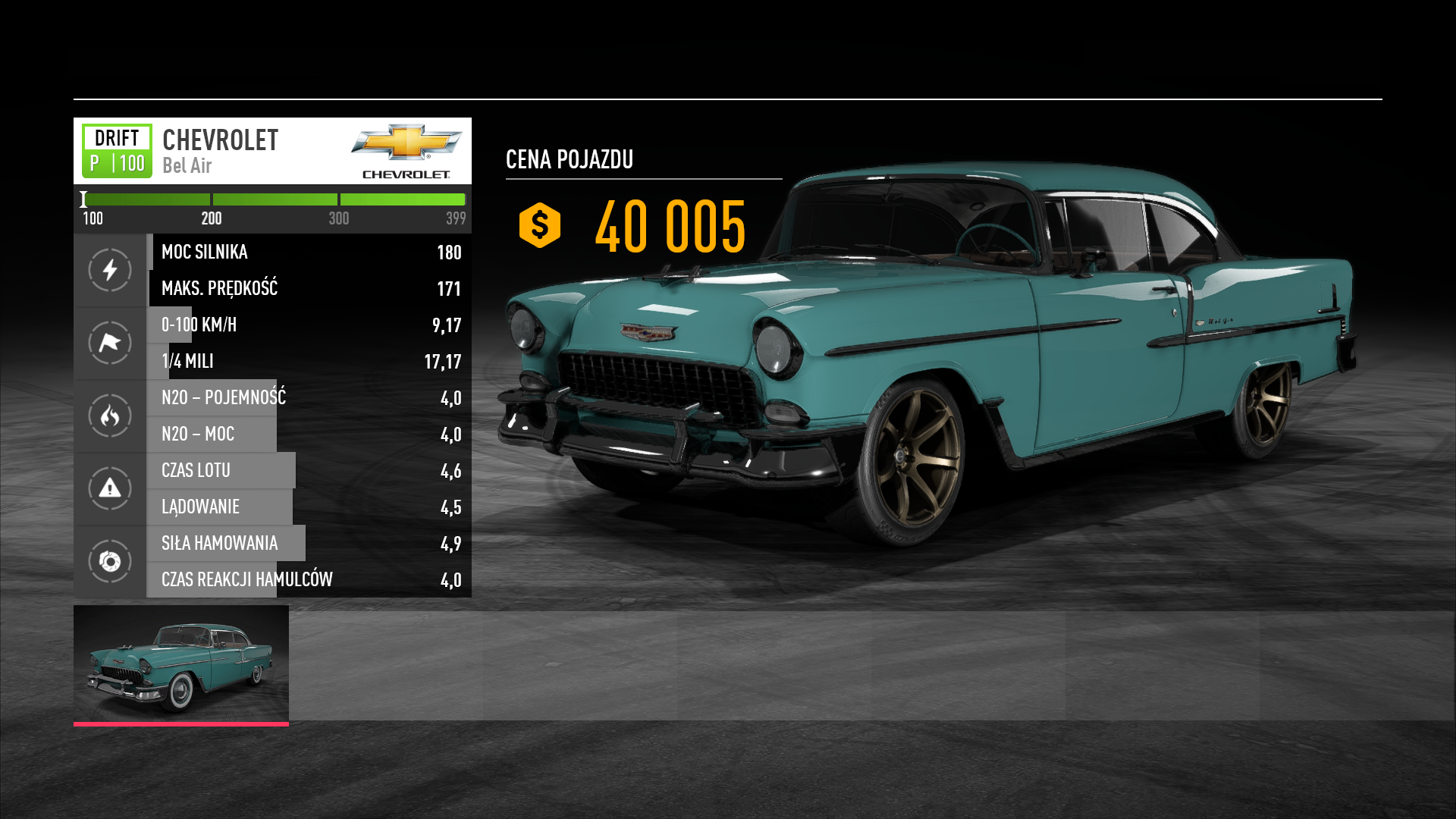The height and width of the screenshot is (819, 1456).
Task: Select the Chevrolet Bel Air thumbnail
Action: point(180,664)
